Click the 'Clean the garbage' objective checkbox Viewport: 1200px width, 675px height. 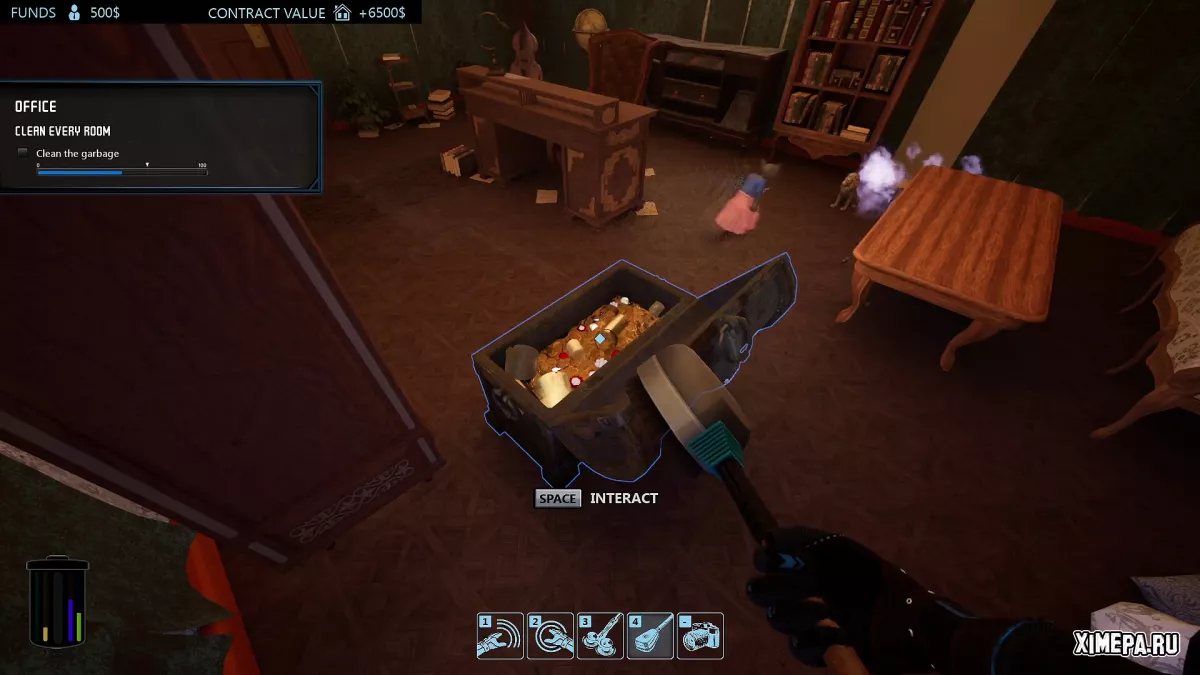pyautogui.click(x=23, y=153)
